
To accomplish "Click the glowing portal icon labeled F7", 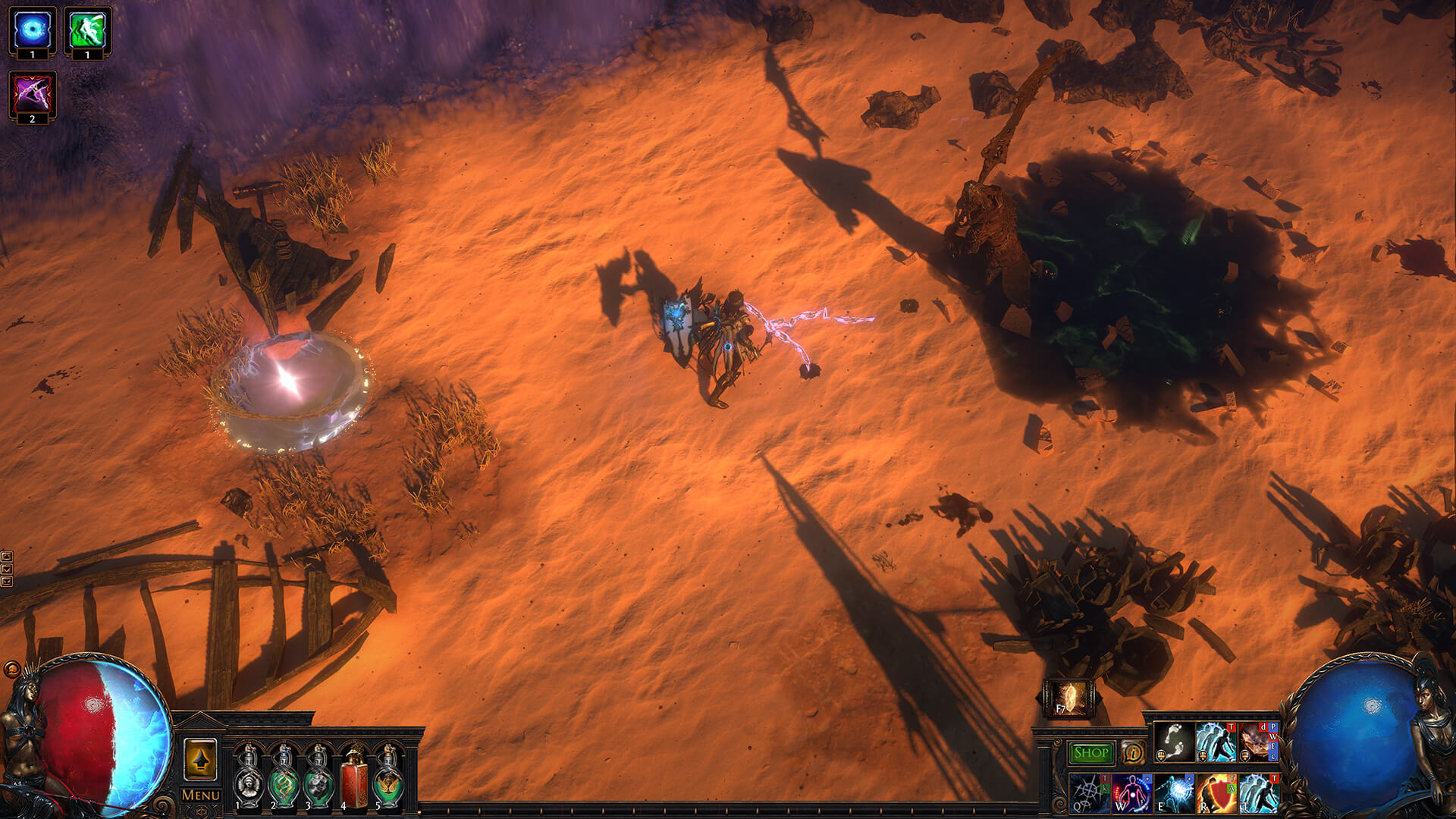I will click(x=1068, y=698).
